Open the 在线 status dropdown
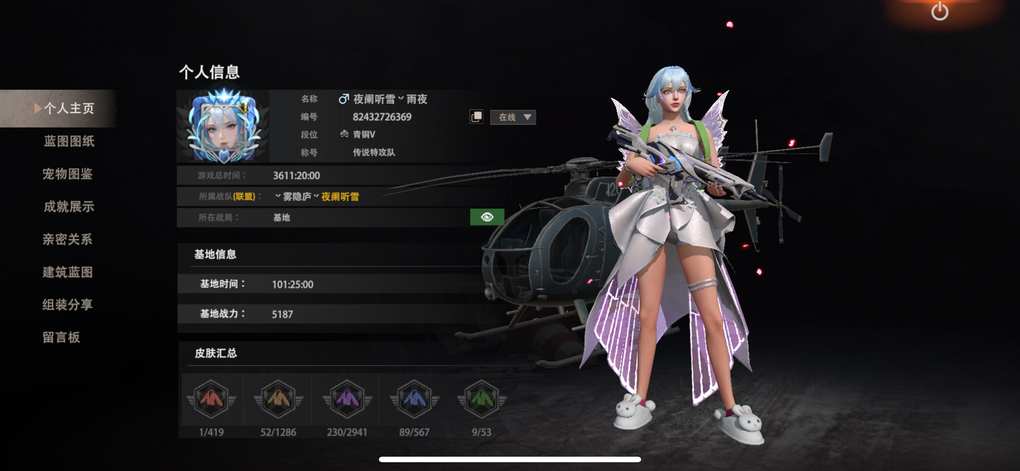This screenshot has width=1020, height=471. click(x=514, y=117)
